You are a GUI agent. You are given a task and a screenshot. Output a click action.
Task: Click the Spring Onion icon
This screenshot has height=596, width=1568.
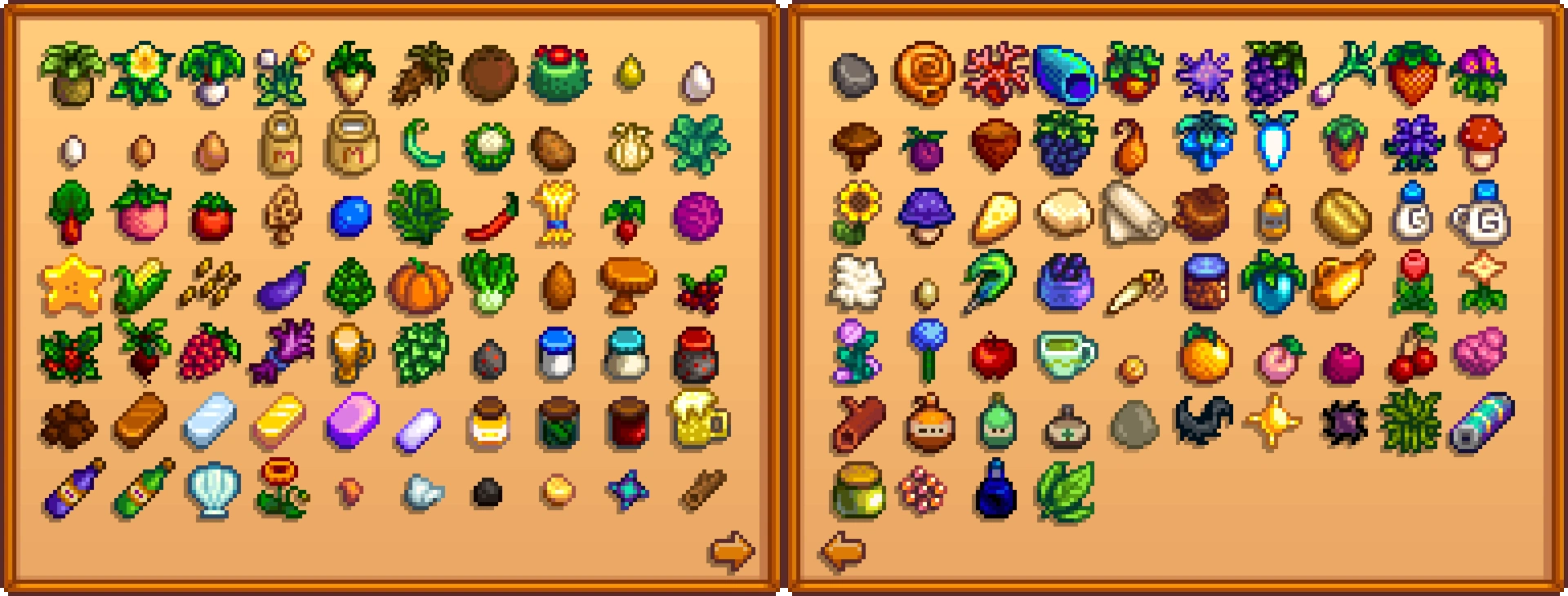point(1347,75)
